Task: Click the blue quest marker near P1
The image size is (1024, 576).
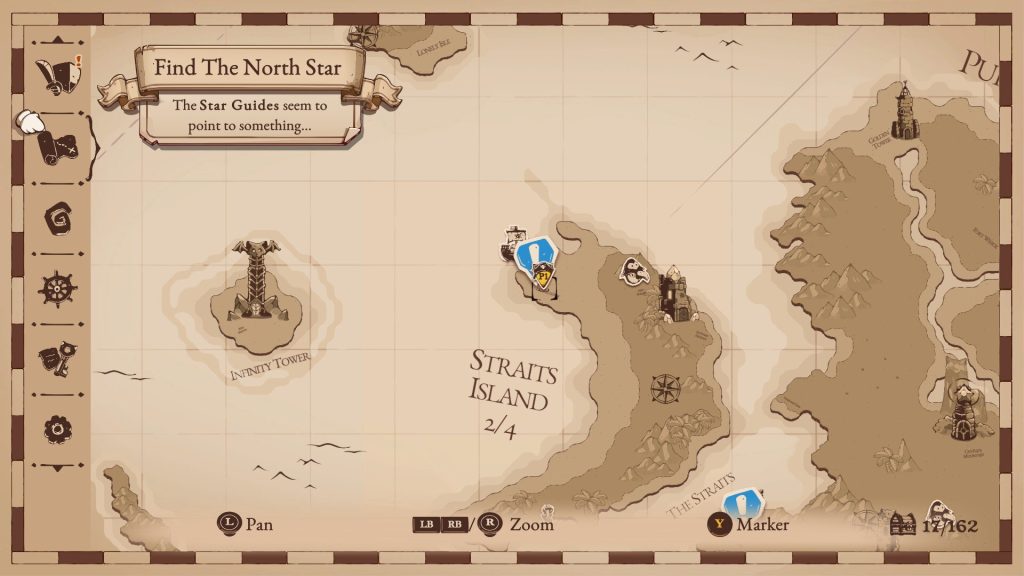Action: click(536, 253)
